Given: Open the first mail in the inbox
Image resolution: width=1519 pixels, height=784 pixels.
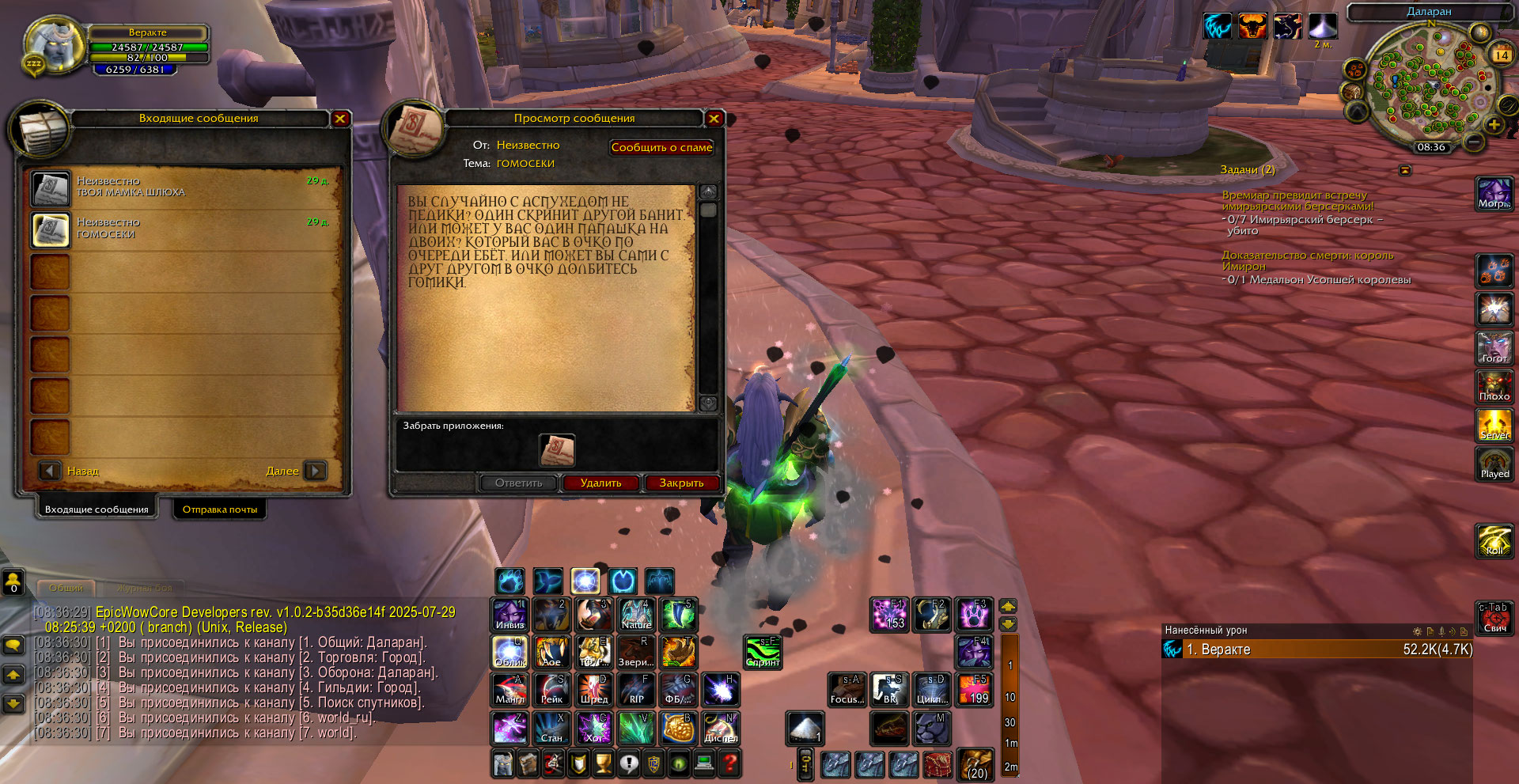Looking at the screenshot, I should pyautogui.click(x=51, y=188).
